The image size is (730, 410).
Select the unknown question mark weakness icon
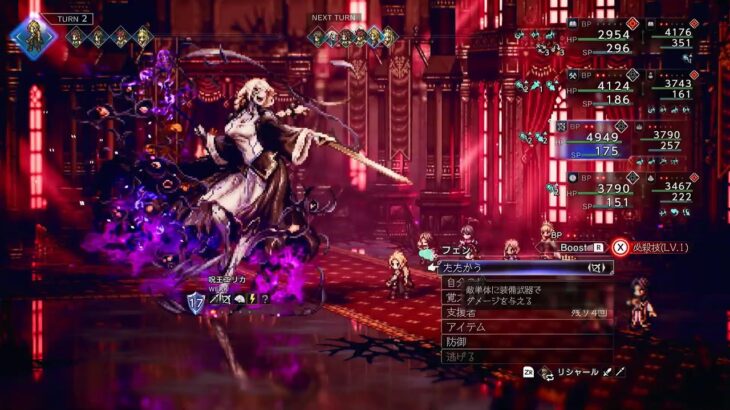(x=266, y=298)
